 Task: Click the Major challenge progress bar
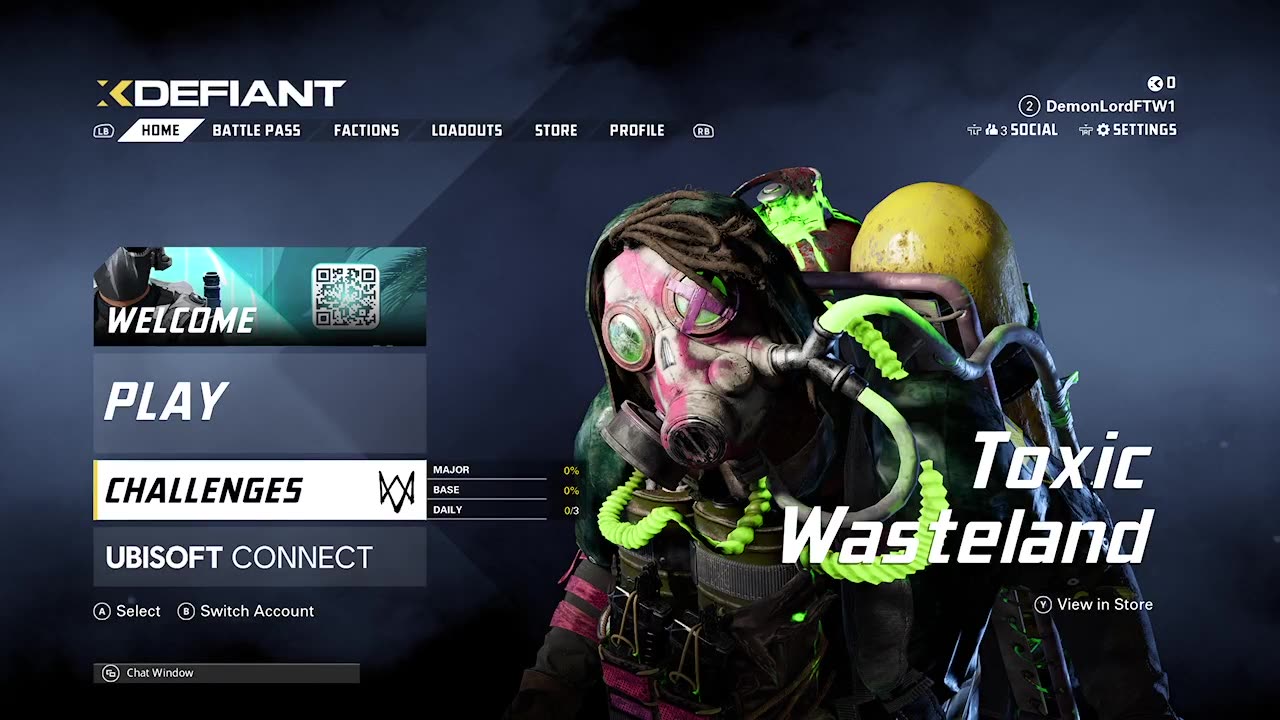click(500, 469)
